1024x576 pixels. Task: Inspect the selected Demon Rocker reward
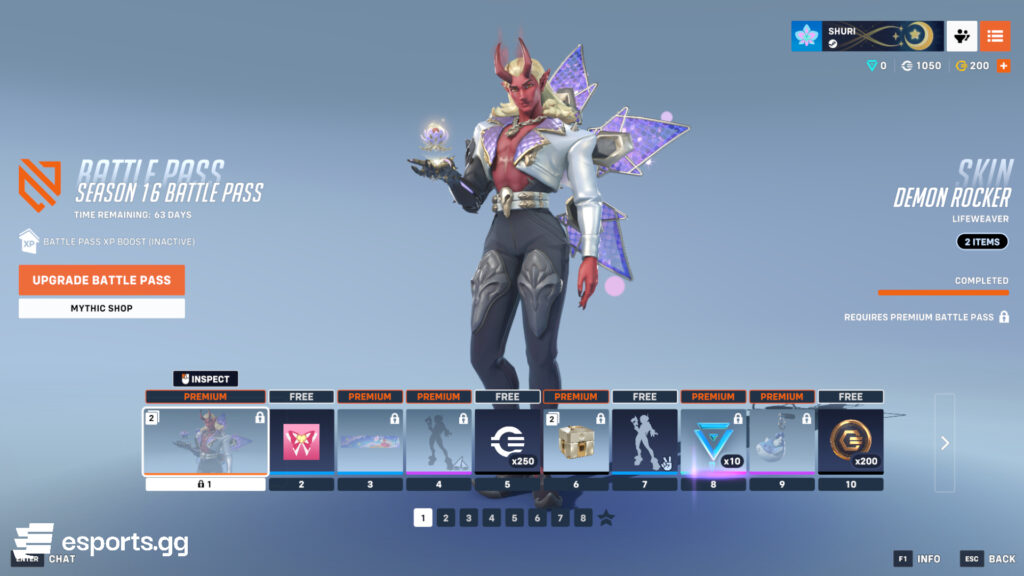pos(205,379)
